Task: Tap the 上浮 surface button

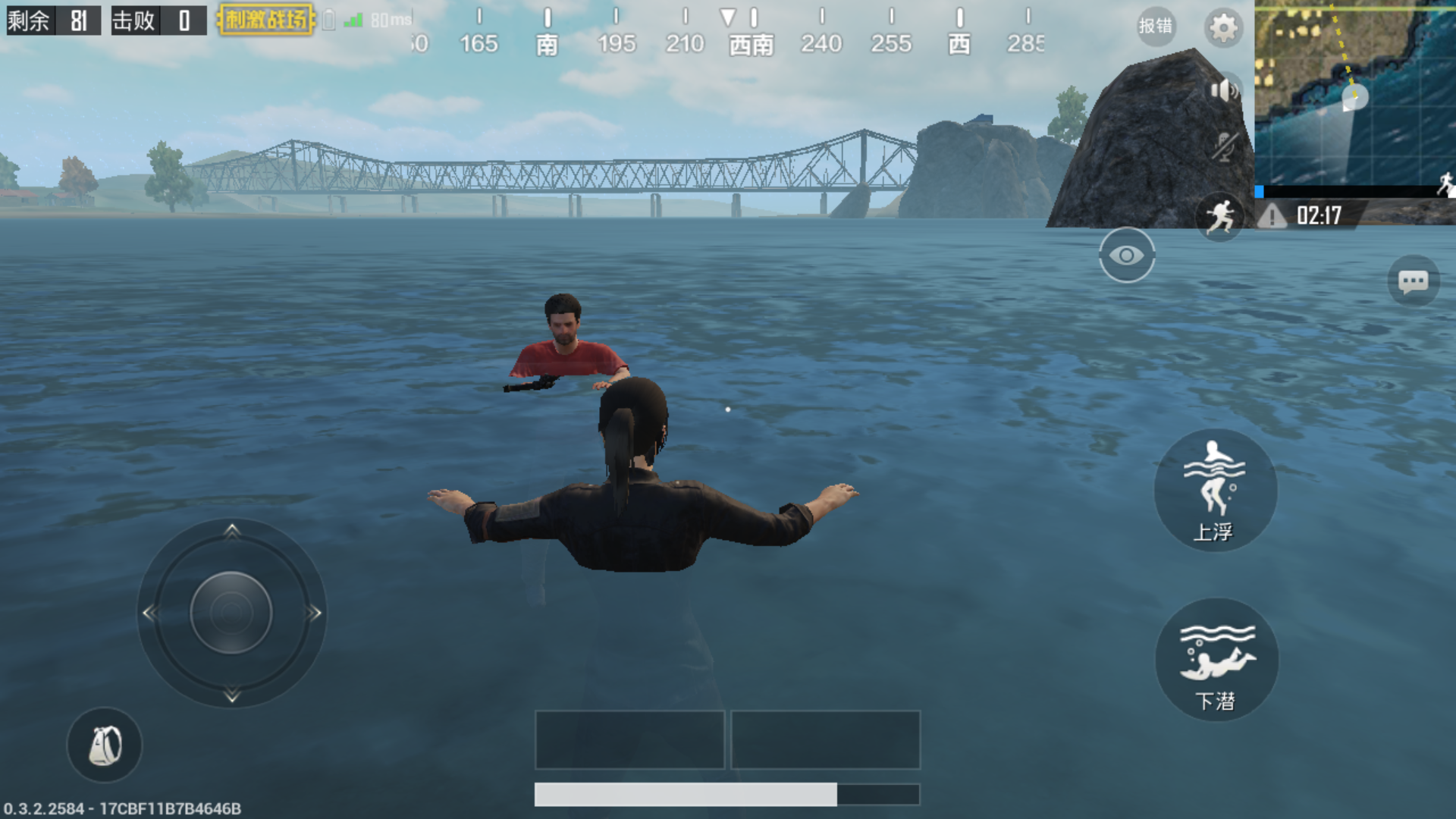Action: click(x=1215, y=490)
